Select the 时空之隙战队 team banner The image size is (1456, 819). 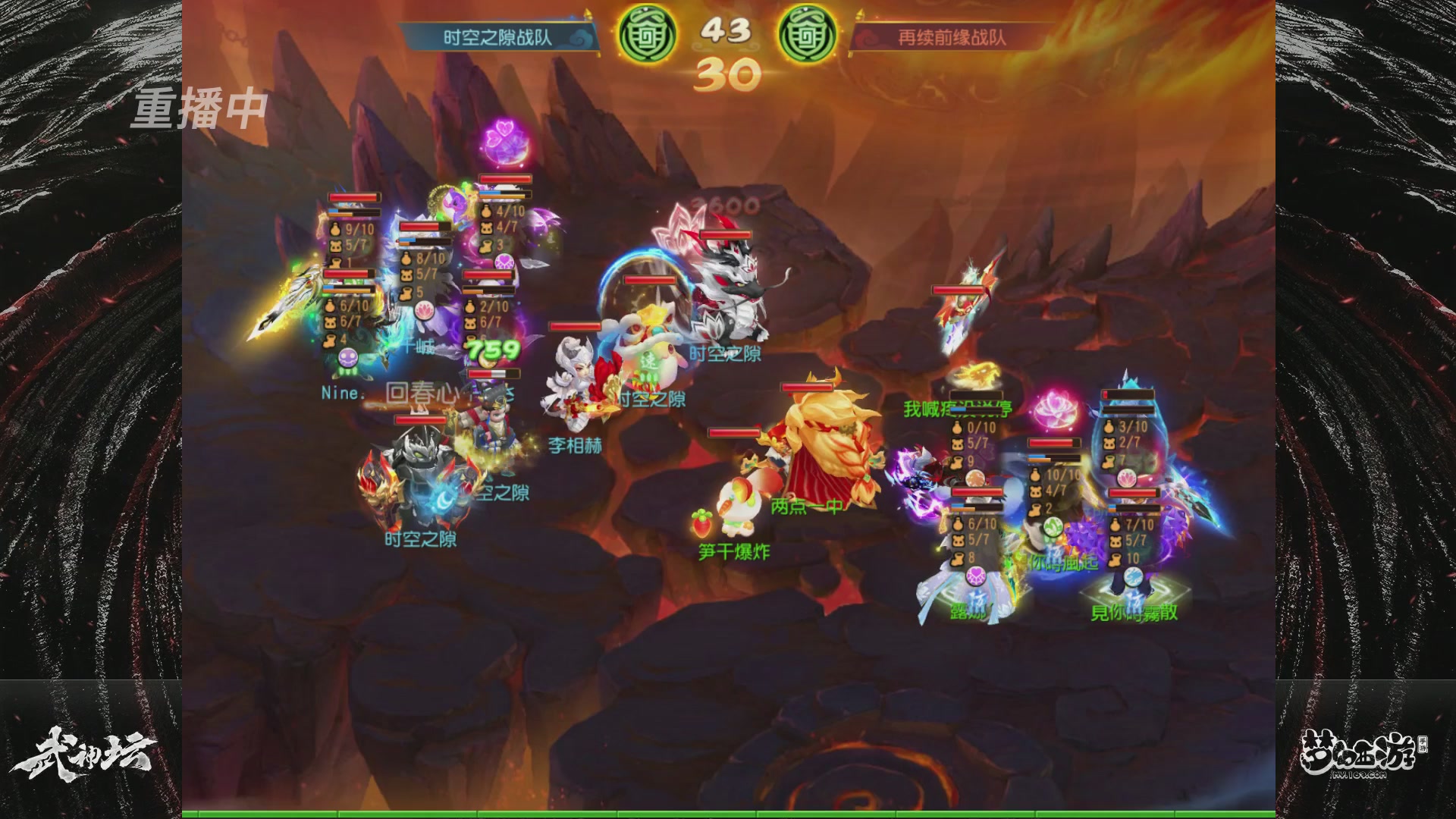(x=497, y=37)
